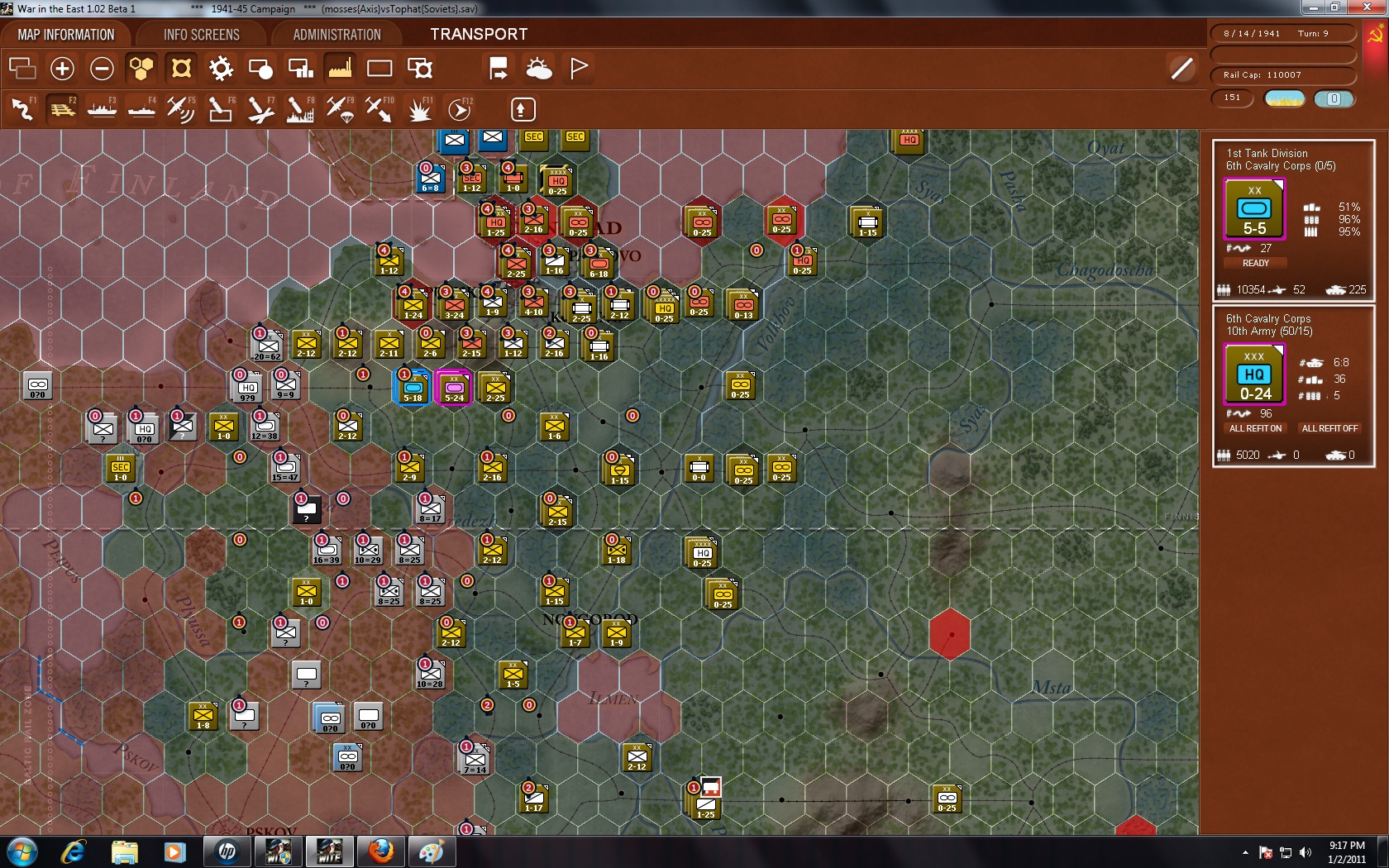This screenshot has height=868, width=1389.
Task: Select the 5-5 tank division counter thumbnail
Action: (1255, 209)
